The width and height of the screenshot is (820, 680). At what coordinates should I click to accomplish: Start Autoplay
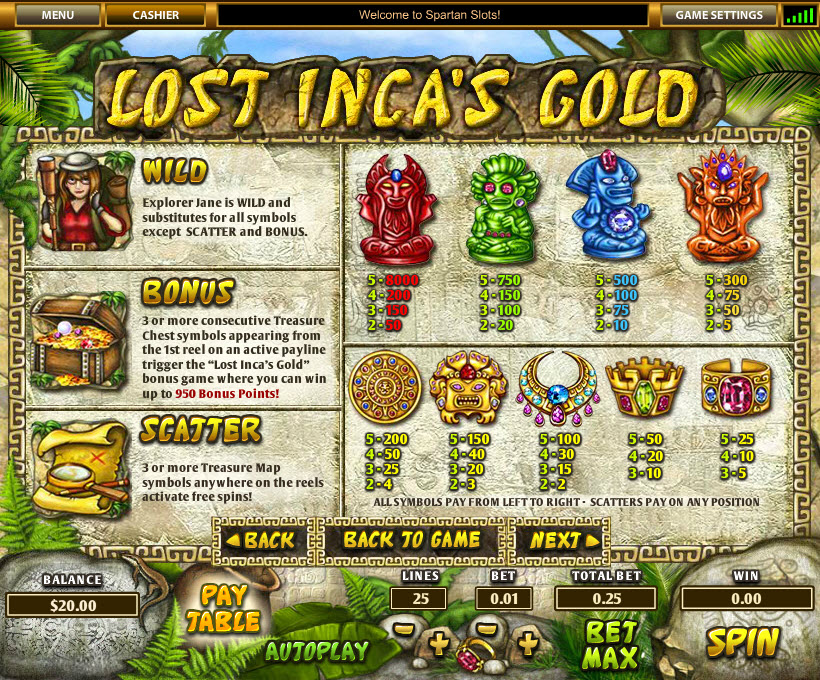click(x=316, y=651)
